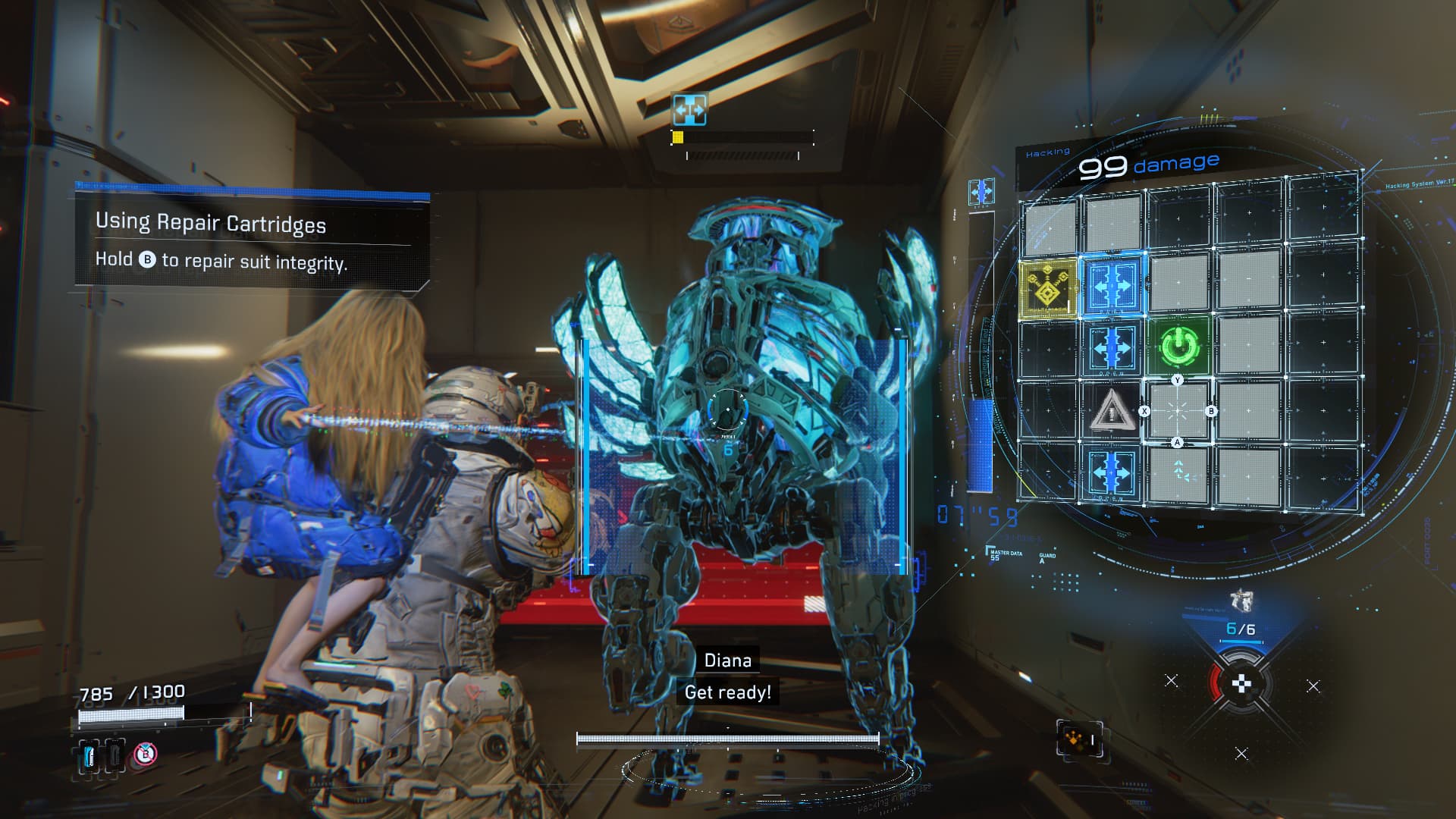Image resolution: width=1456 pixels, height=819 pixels.
Task: Select the green power node tile
Action: coord(1177,346)
